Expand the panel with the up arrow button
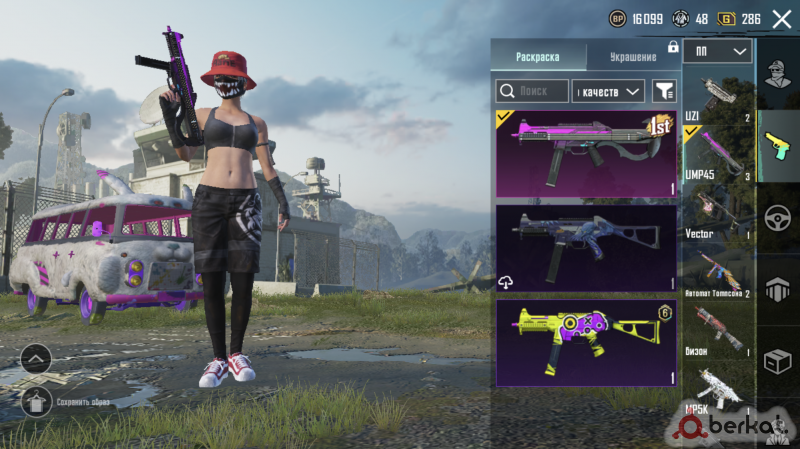This screenshot has width=800, height=449. click(36, 359)
